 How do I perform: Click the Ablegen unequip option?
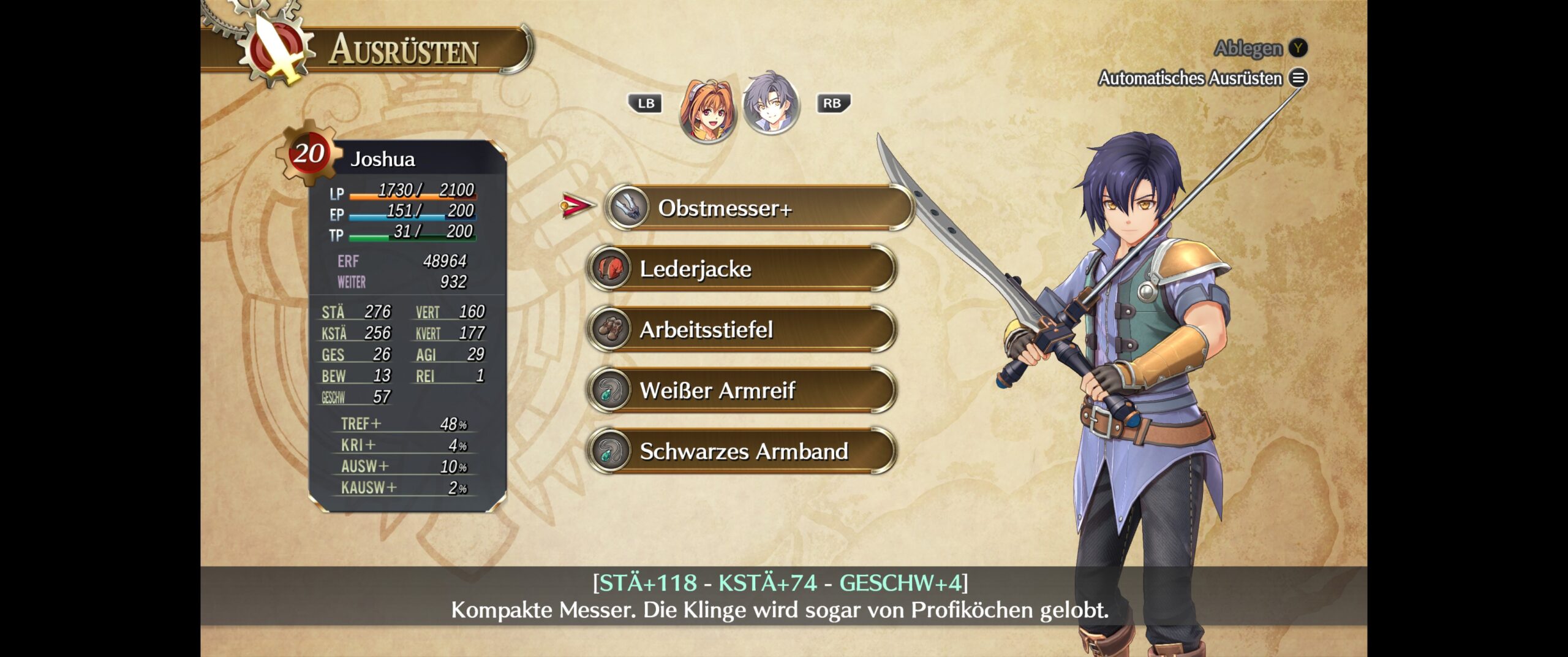pos(1259,48)
